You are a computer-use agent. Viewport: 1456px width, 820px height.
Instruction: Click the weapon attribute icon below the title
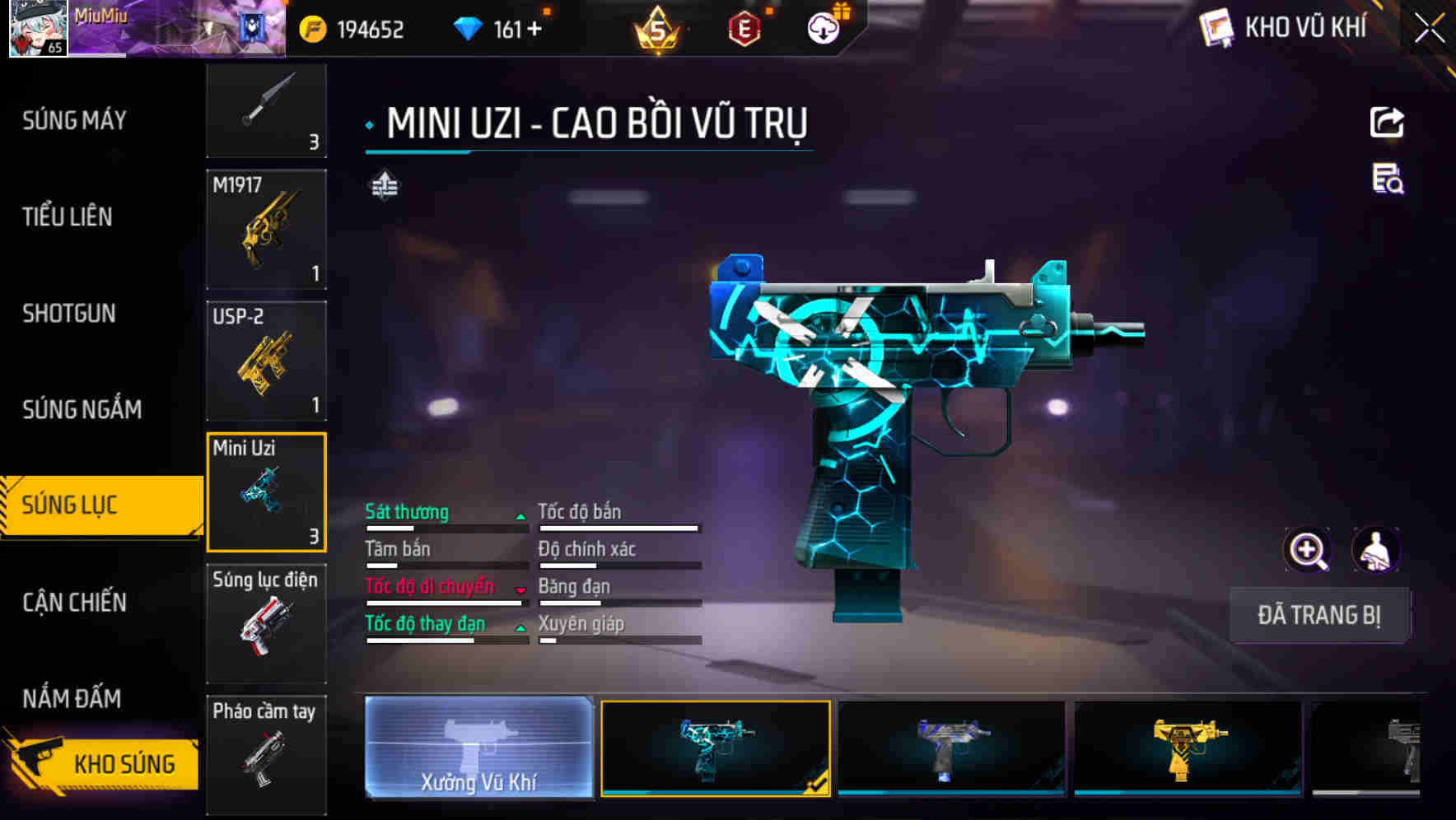pyautogui.click(x=384, y=184)
